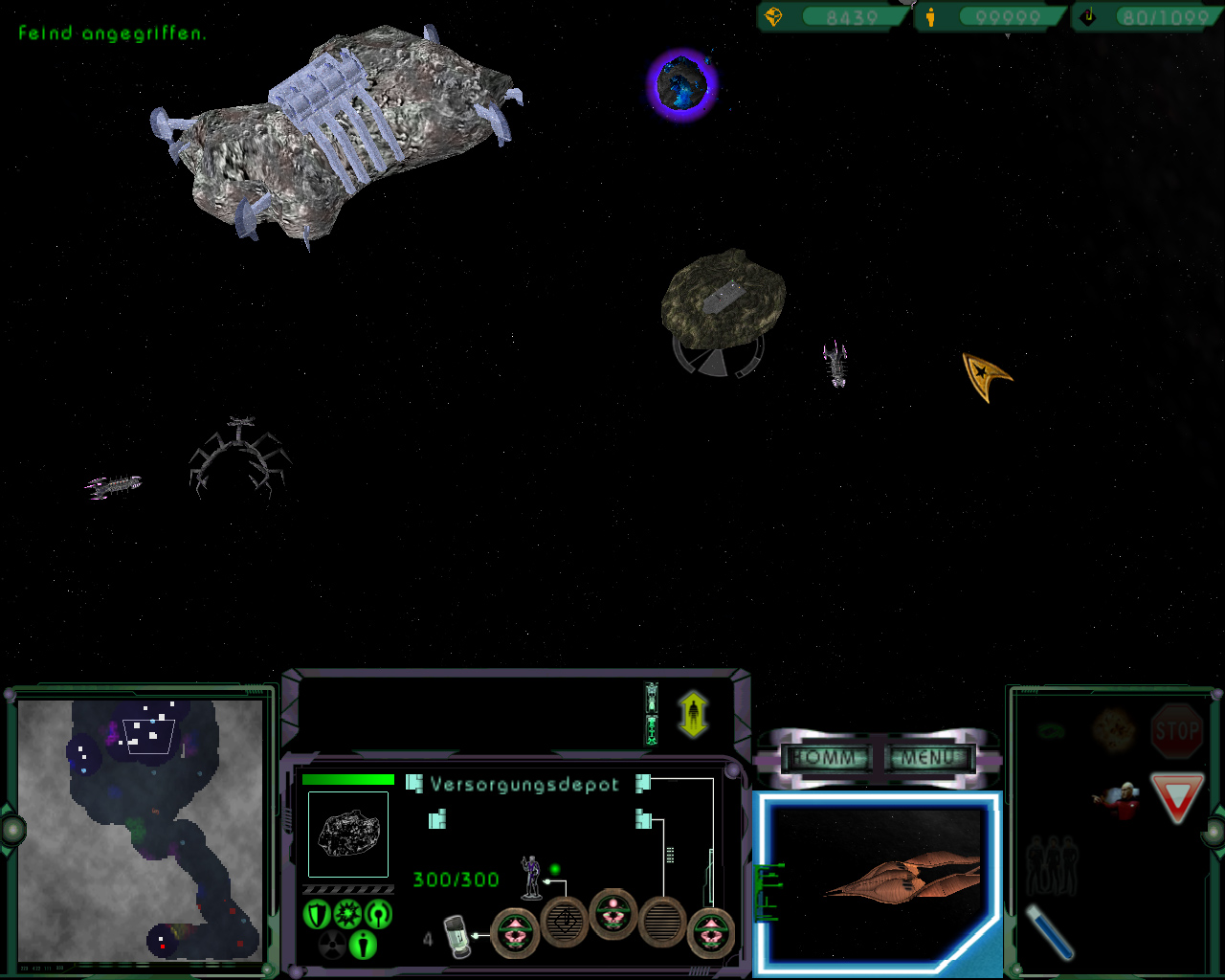Click the green crew figure status icon
Image resolution: width=1225 pixels, height=980 pixels.
(x=363, y=945)
